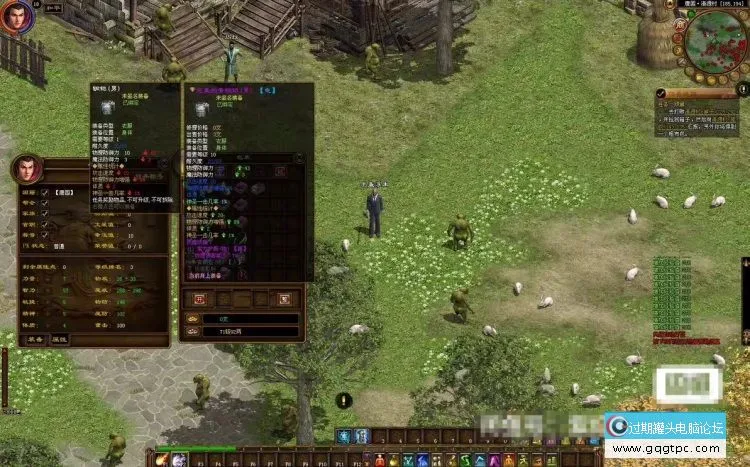Switch to the 属性 tab in character panel

coord(60,339)
